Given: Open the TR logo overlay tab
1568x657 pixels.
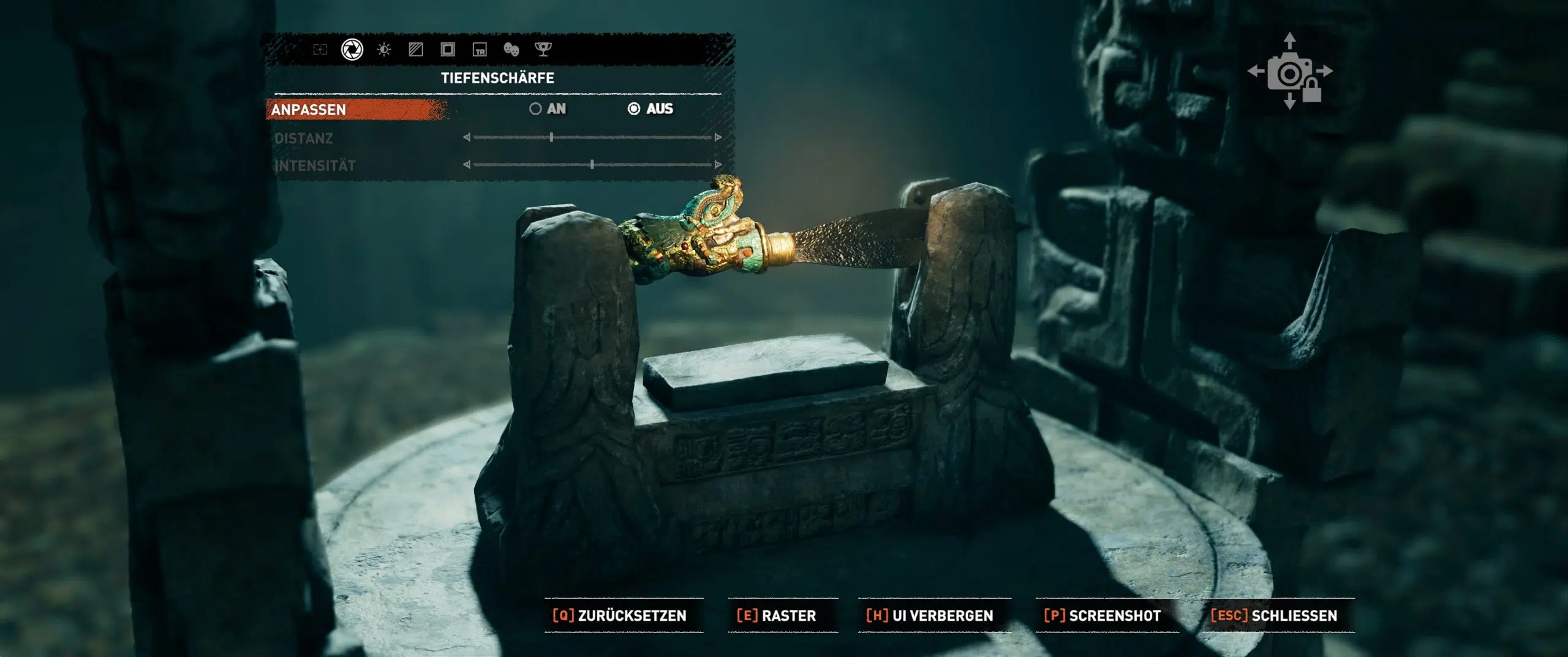Looking at the screenshot, I should coord(480,50).
